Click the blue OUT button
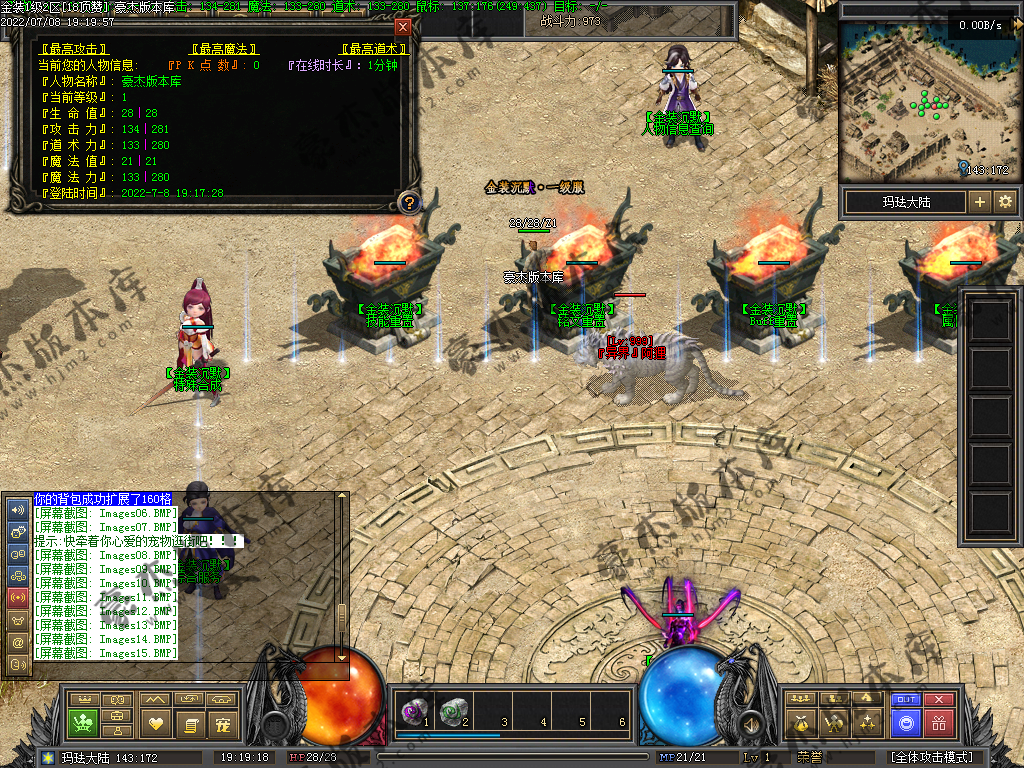The image size is (1024, 768). pos(906,700)
